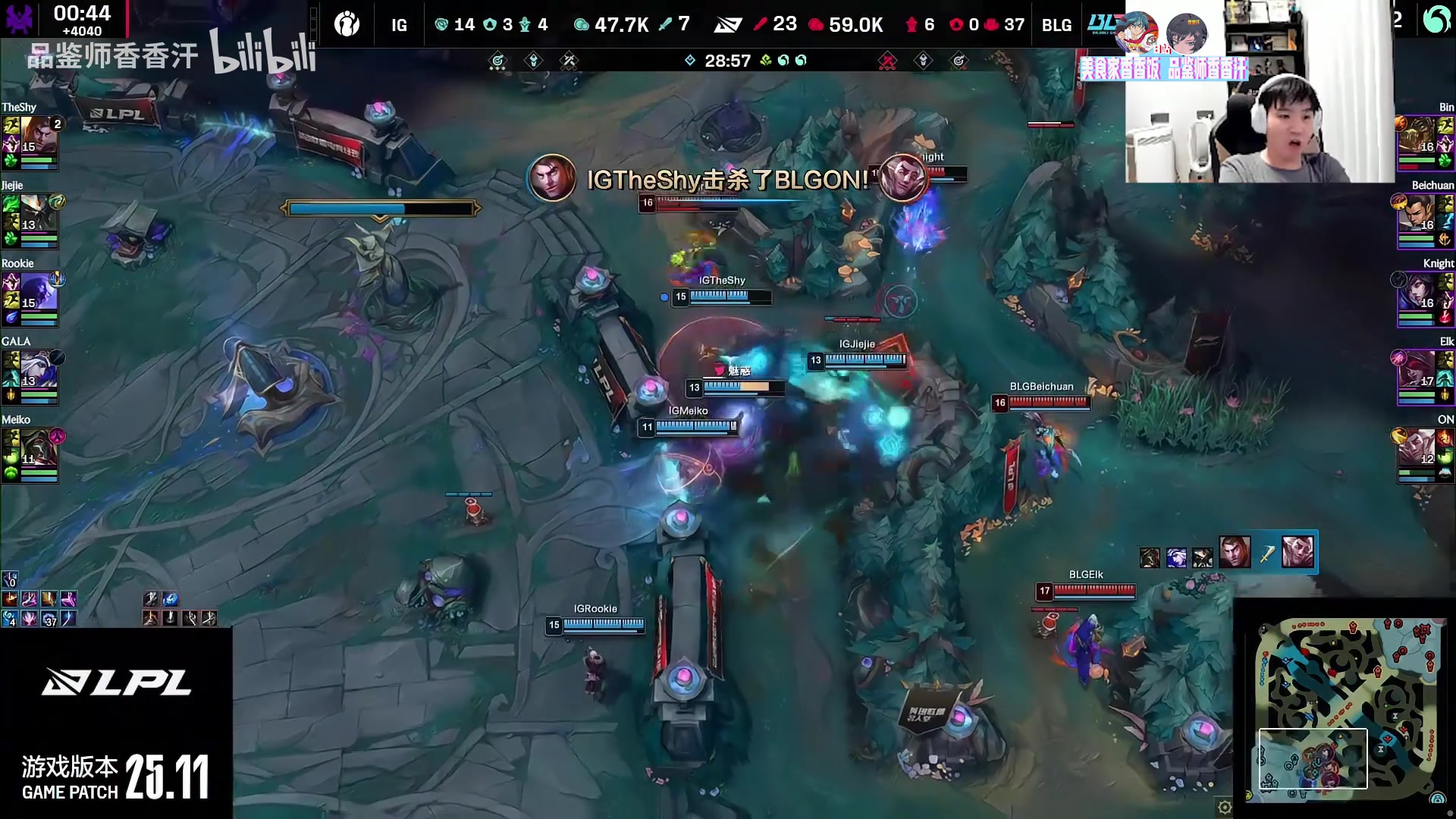Choose Knight's champion portrait
Screen dimensions: 1456x819
pos(1418,293)
